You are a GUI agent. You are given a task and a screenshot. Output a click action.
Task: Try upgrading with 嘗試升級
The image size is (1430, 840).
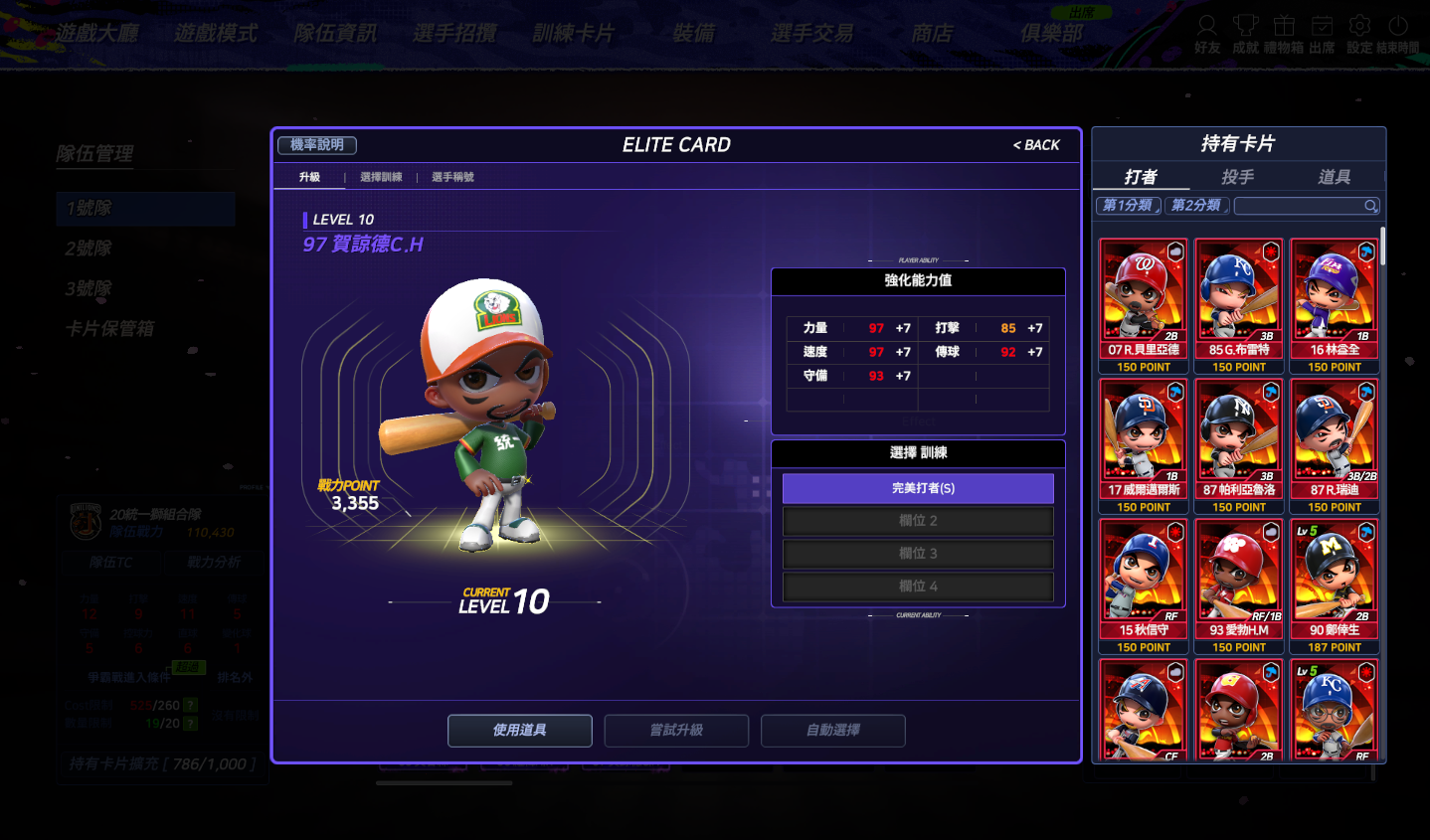[676, 731]
